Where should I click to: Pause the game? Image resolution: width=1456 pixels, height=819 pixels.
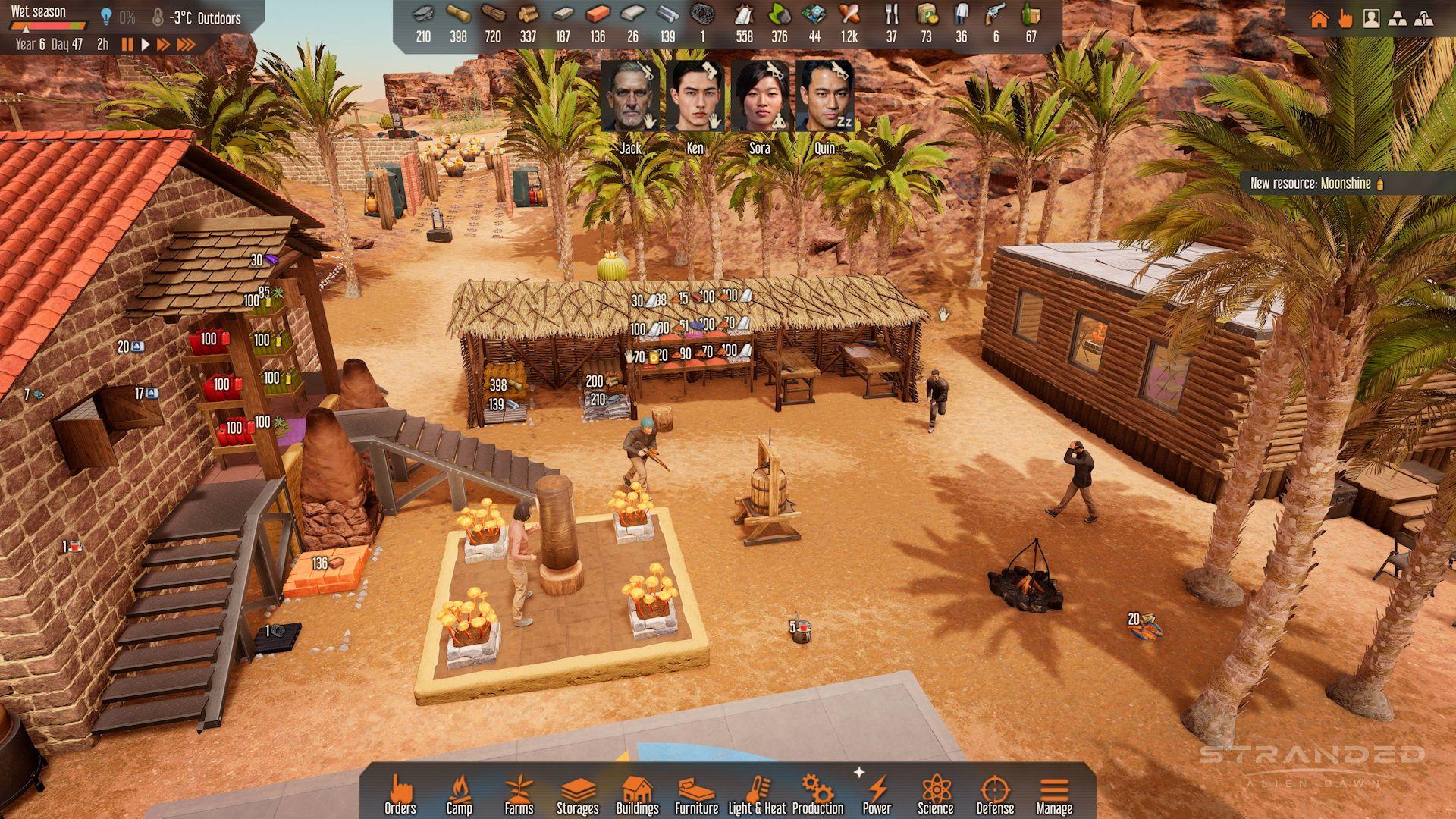coord(127,45)
